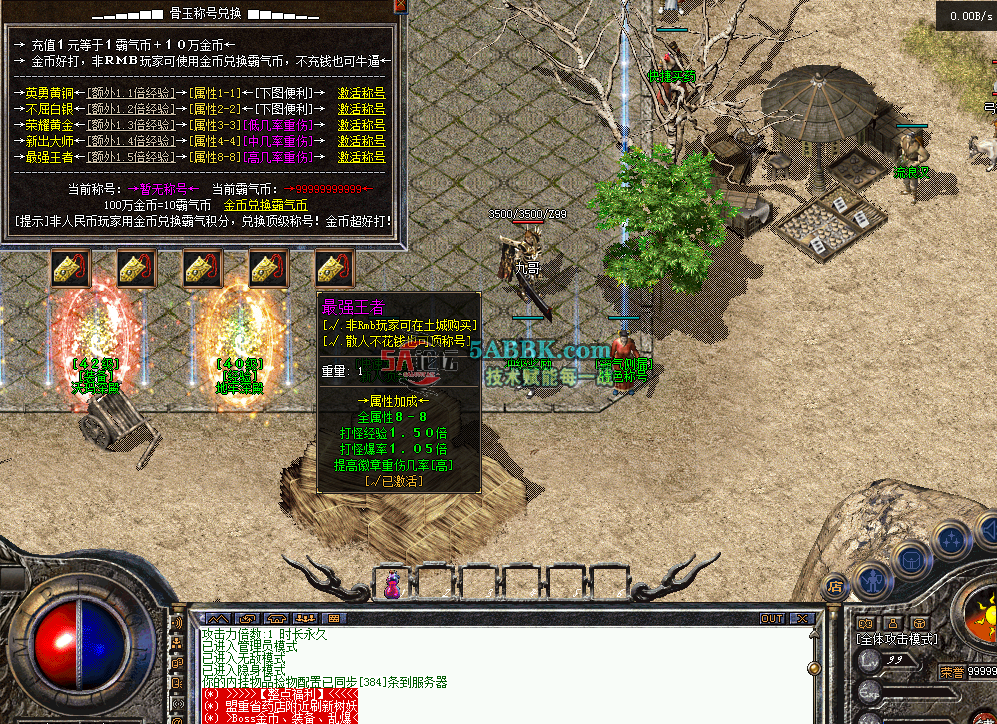Open the round character figure button

(872, 580)
